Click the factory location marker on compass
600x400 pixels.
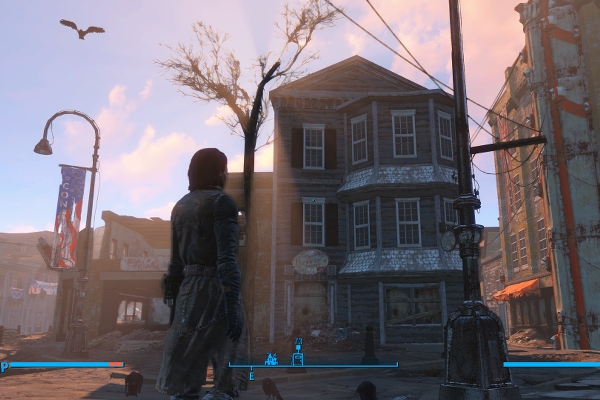[x=271, y=358]
